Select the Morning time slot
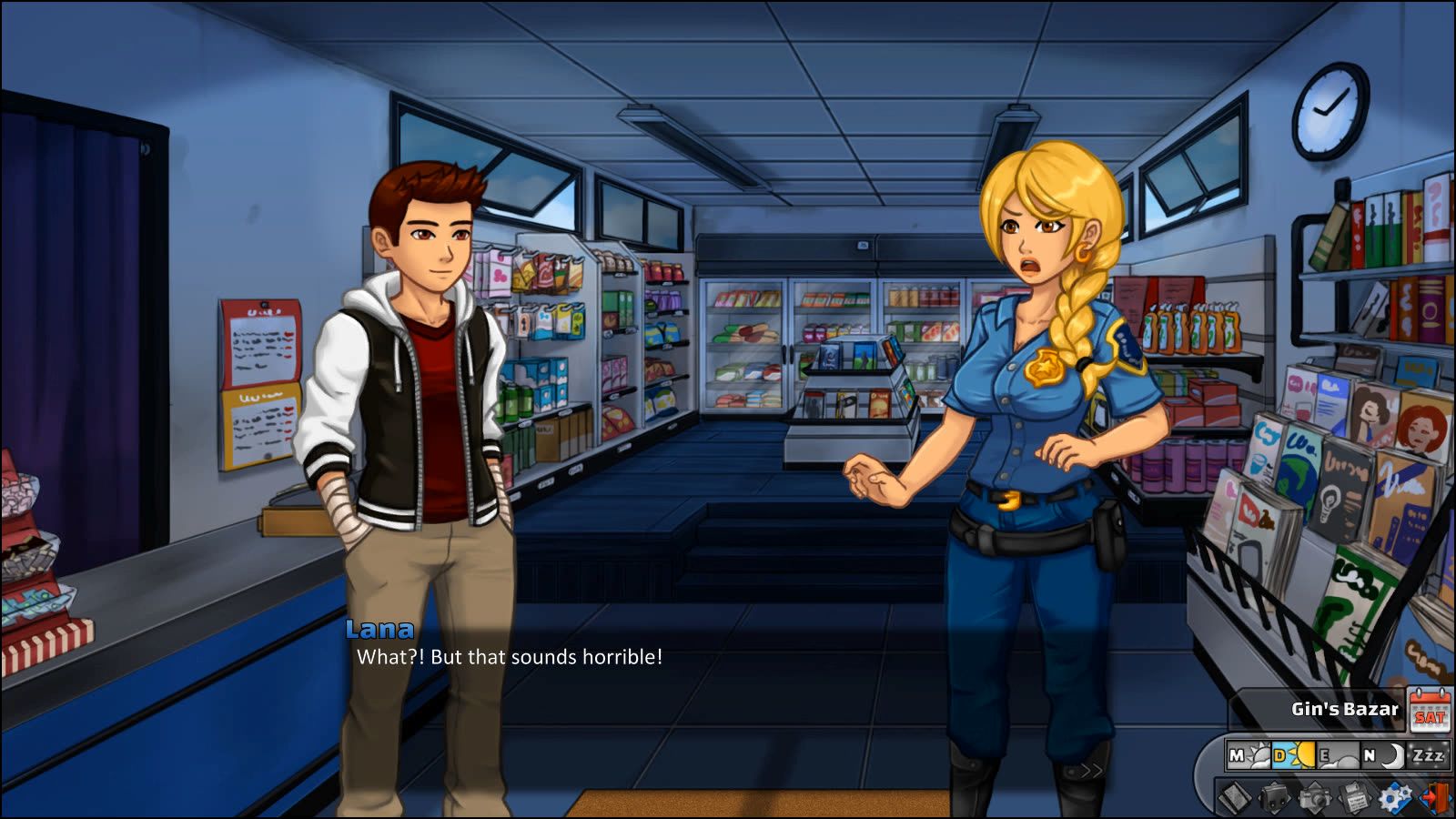Image resolution: width=1456 pixels, height=819 pixels. pos(1248,755)
